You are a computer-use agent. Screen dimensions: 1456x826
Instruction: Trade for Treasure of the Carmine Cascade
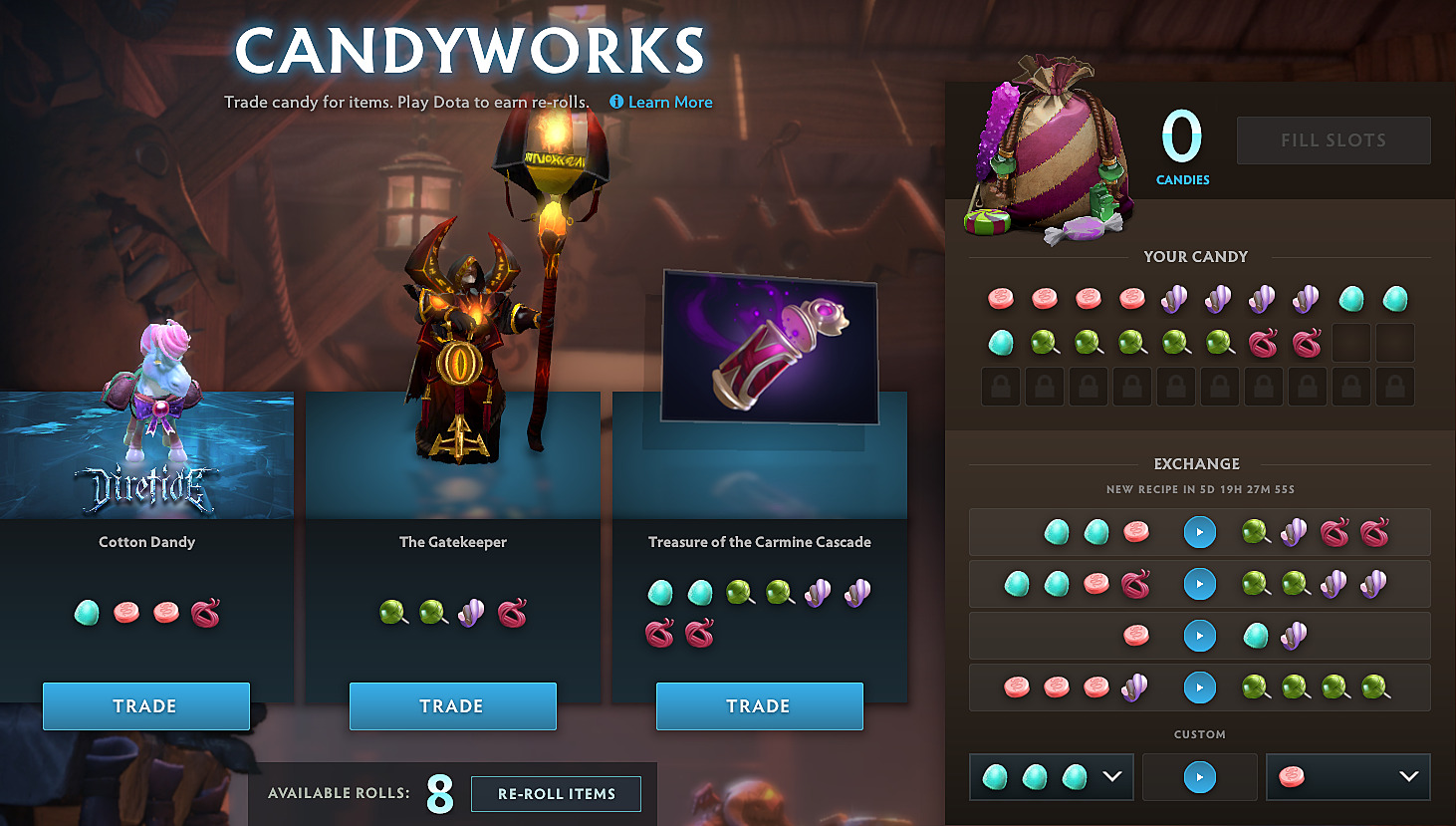759,705
